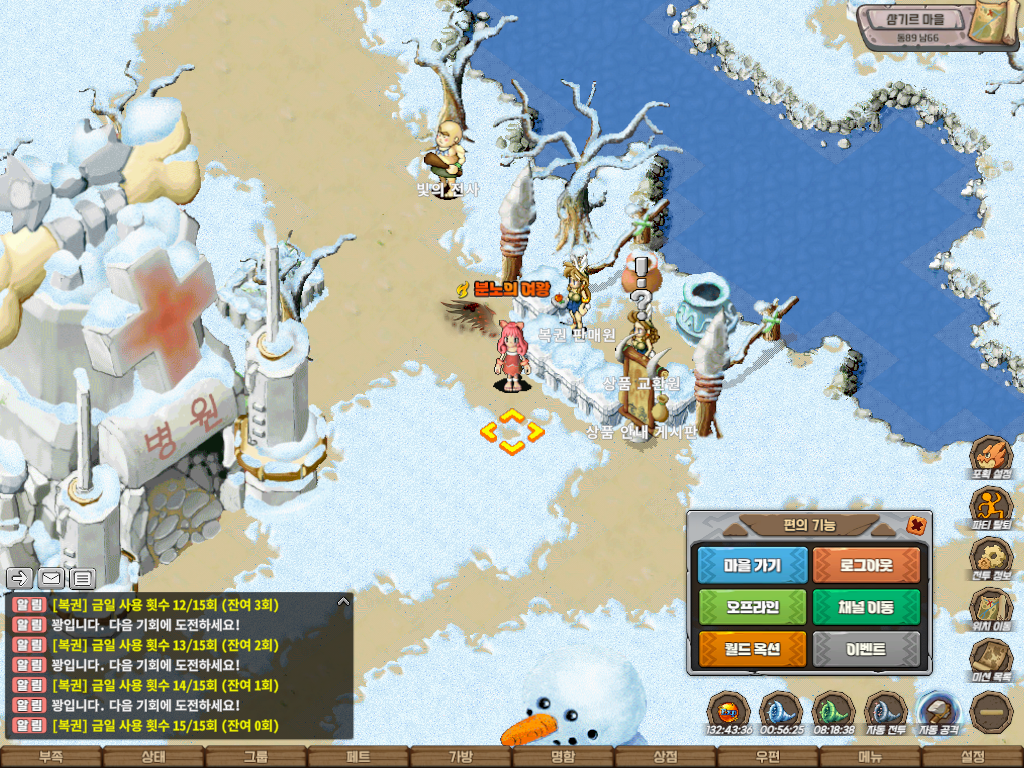This screenshot has width=1024, height=768.
Task: Open 채널 이동 to change channel
Action: pyautogui.click(x=866, y=607)
